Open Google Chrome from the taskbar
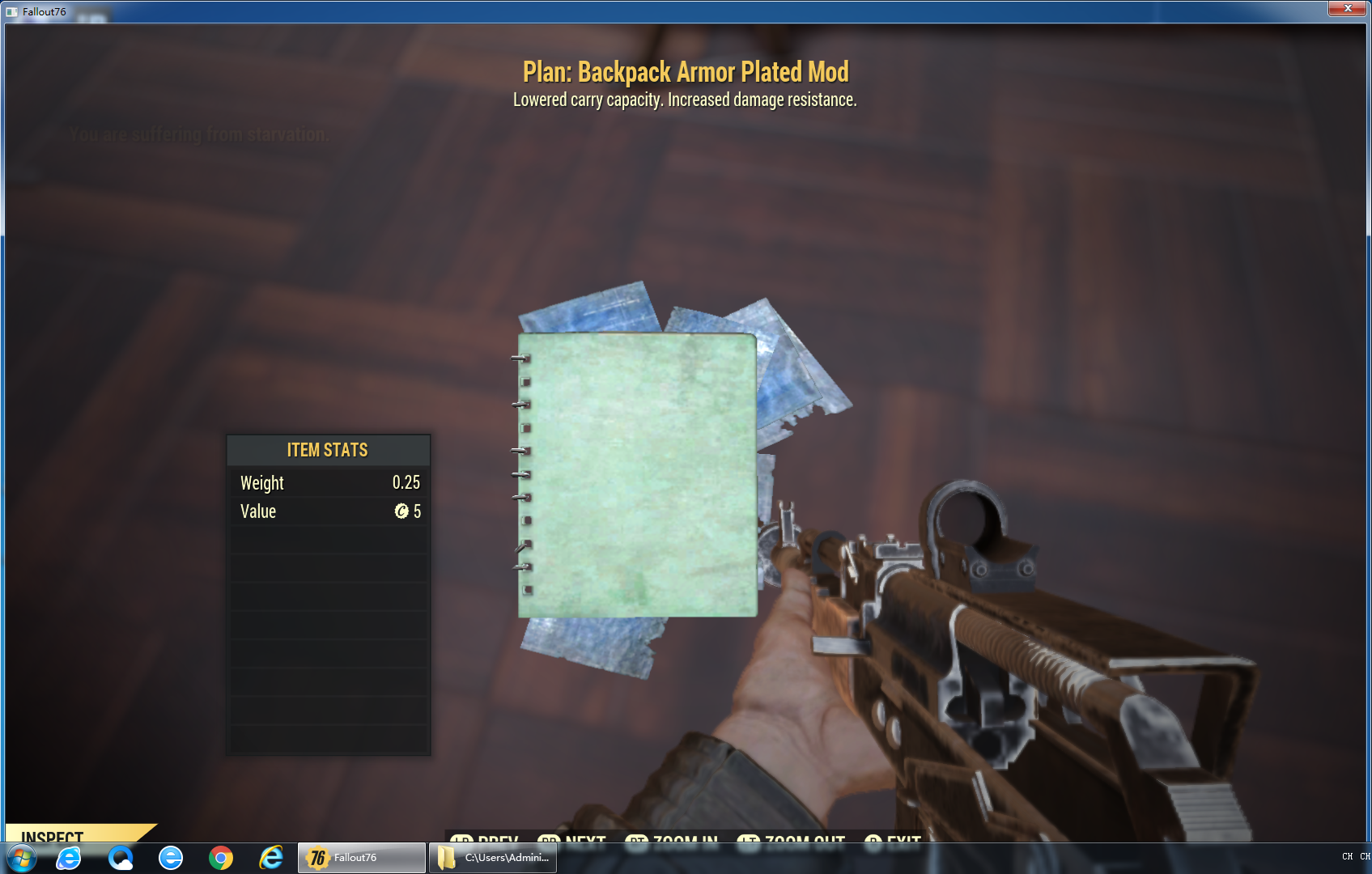 point(221,857)
